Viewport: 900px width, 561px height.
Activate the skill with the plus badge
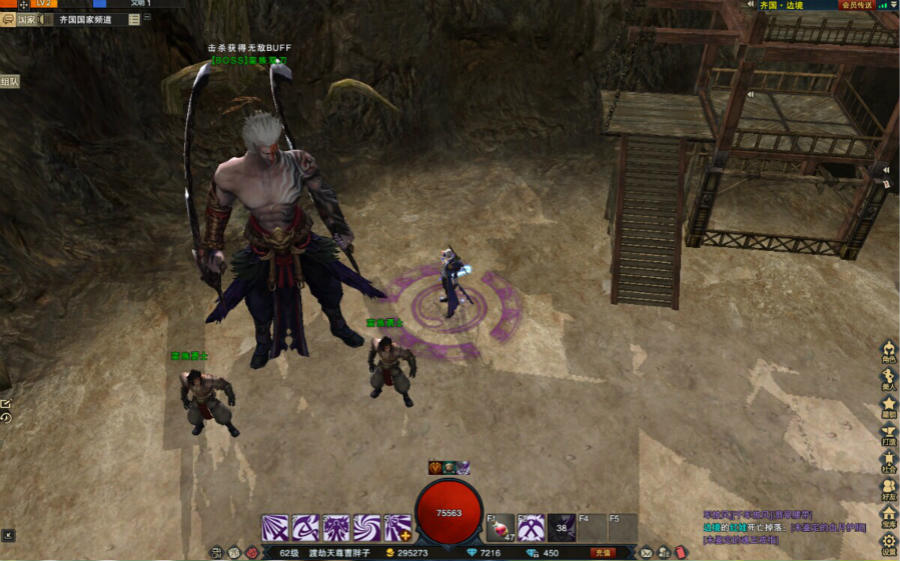point(398,528)
